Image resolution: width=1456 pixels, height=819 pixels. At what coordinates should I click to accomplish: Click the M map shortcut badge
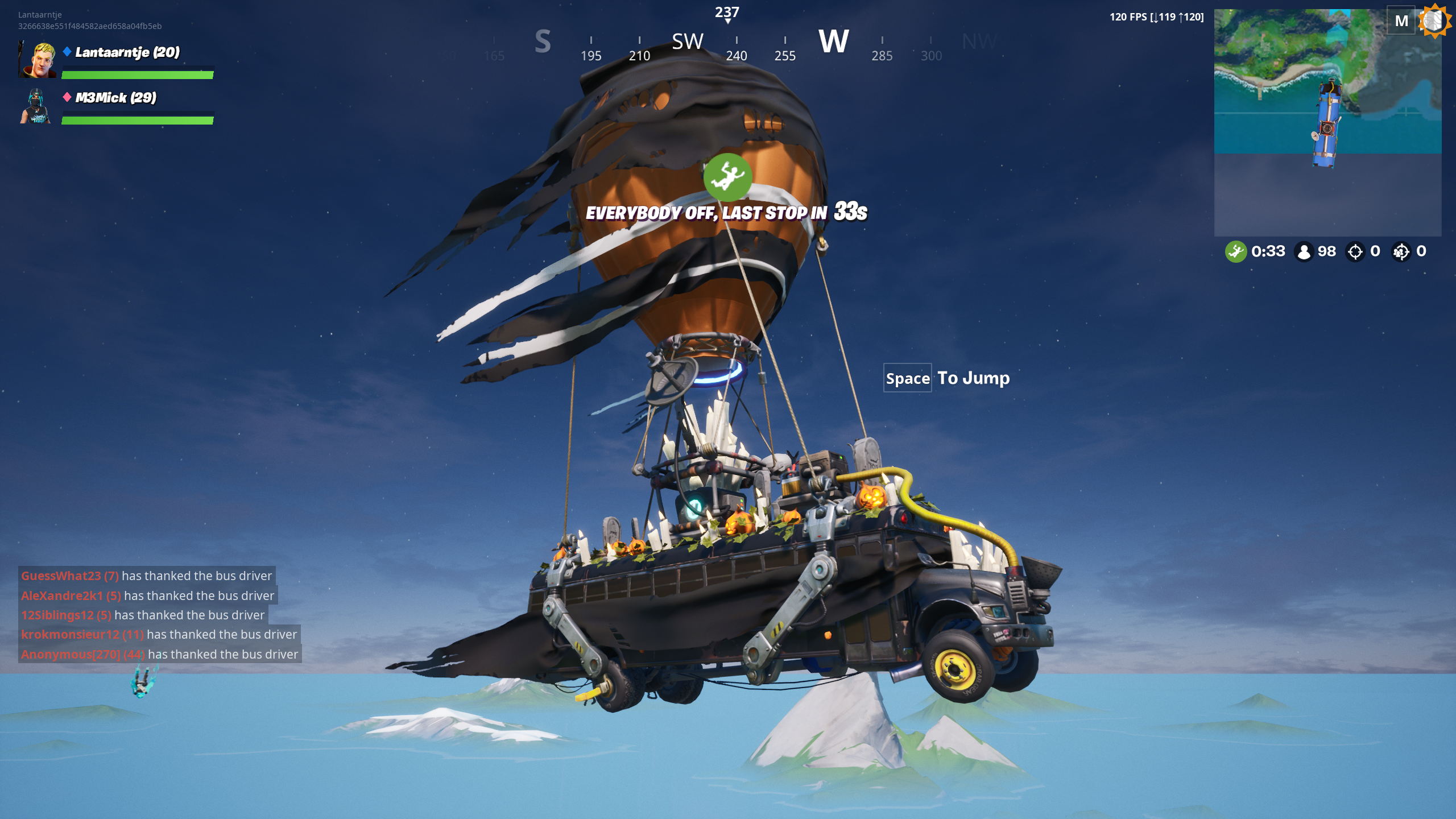[x=1401, y=21]
